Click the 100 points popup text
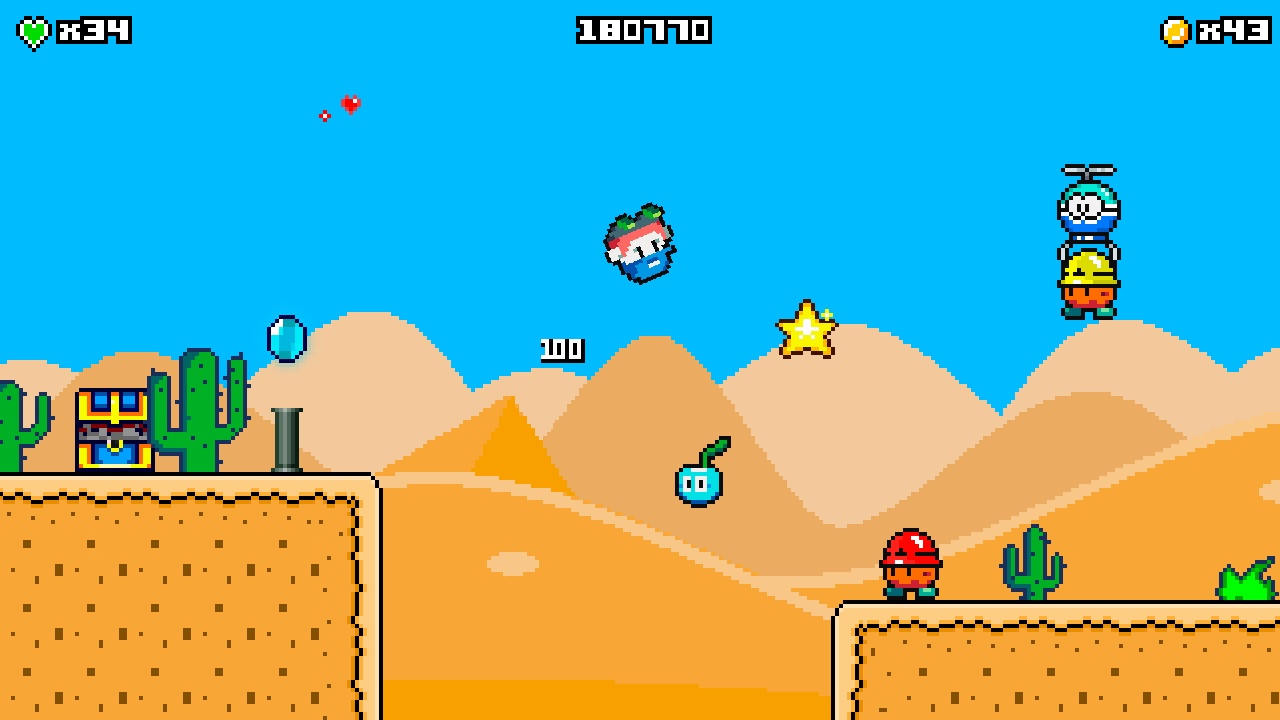 (x=560, y=350)
